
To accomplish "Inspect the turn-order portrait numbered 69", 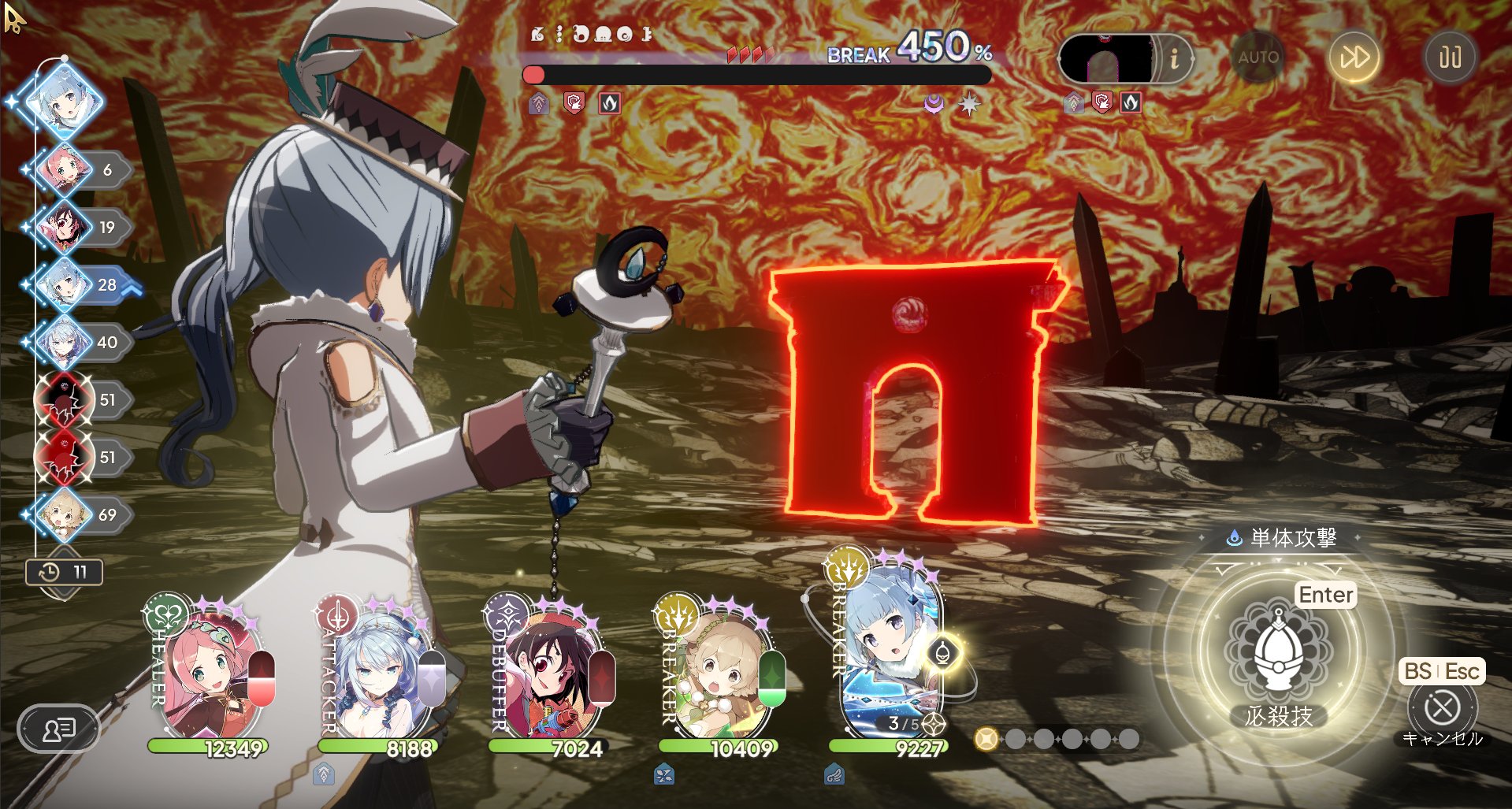I will click(62, 515).
